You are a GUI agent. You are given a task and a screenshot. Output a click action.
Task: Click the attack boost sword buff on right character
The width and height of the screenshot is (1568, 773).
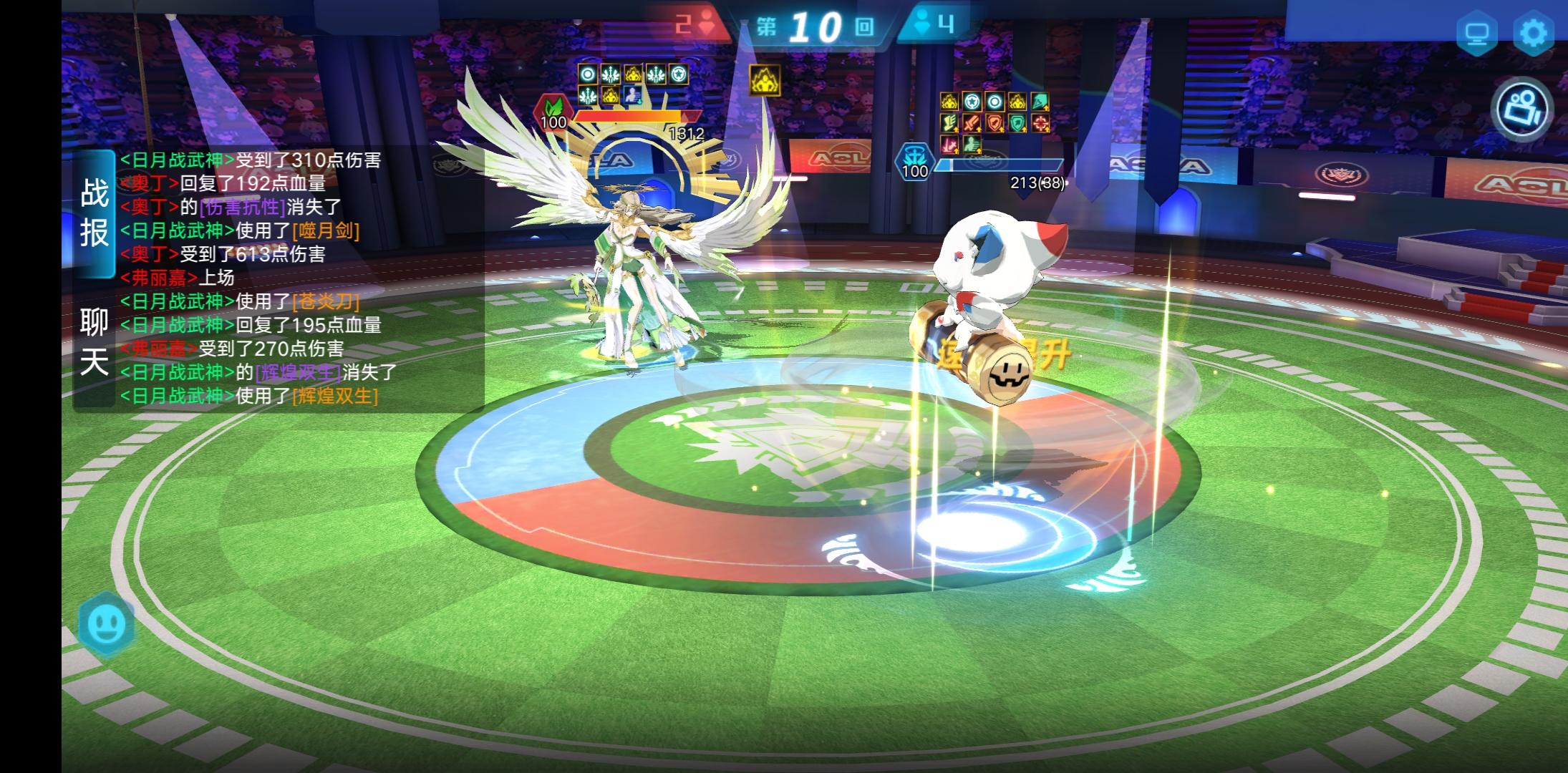(972, 123)
